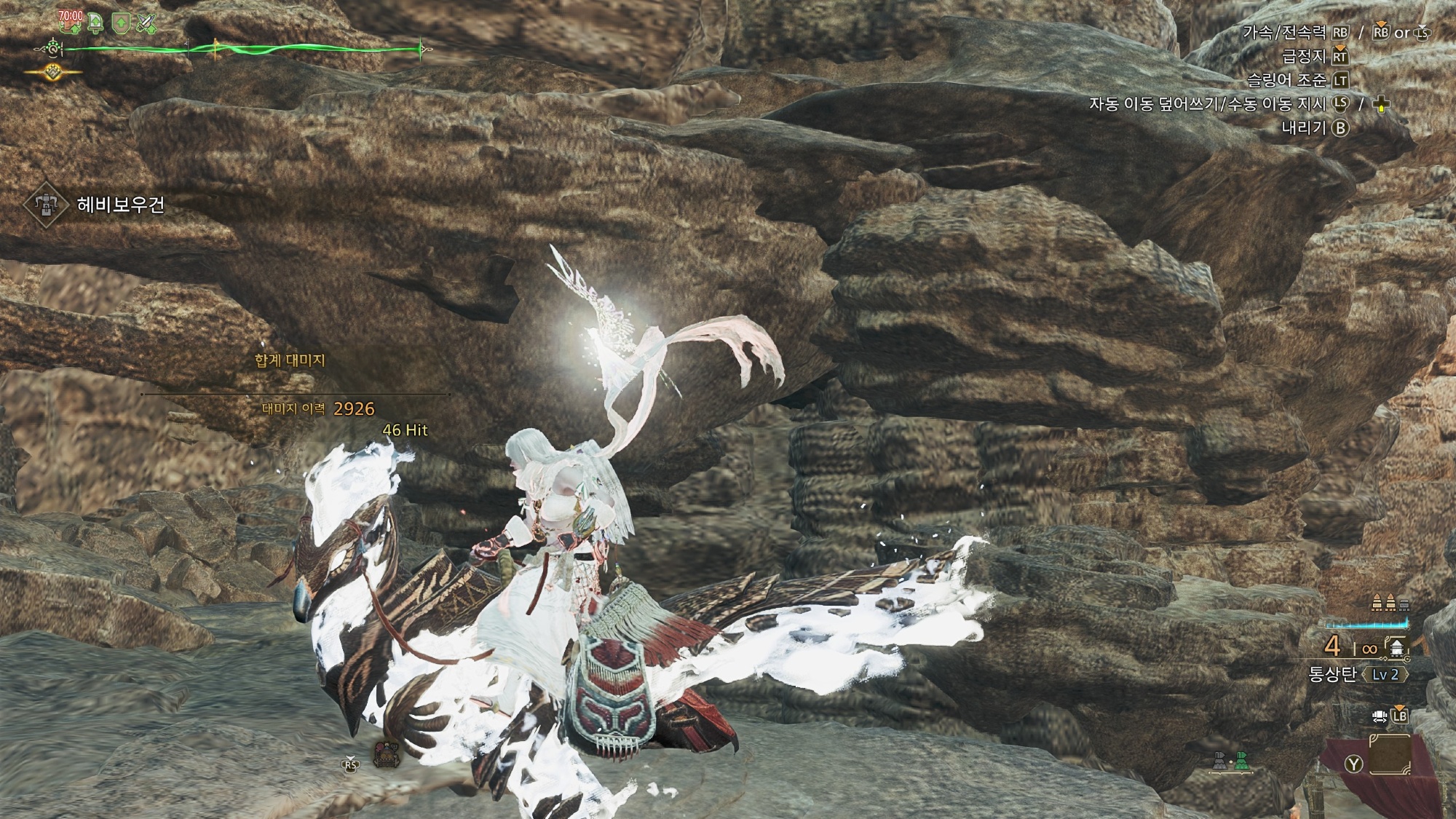Select the defense-up shield buff icon
This screenshot has height=819, width=1456.
click(121, 24)
